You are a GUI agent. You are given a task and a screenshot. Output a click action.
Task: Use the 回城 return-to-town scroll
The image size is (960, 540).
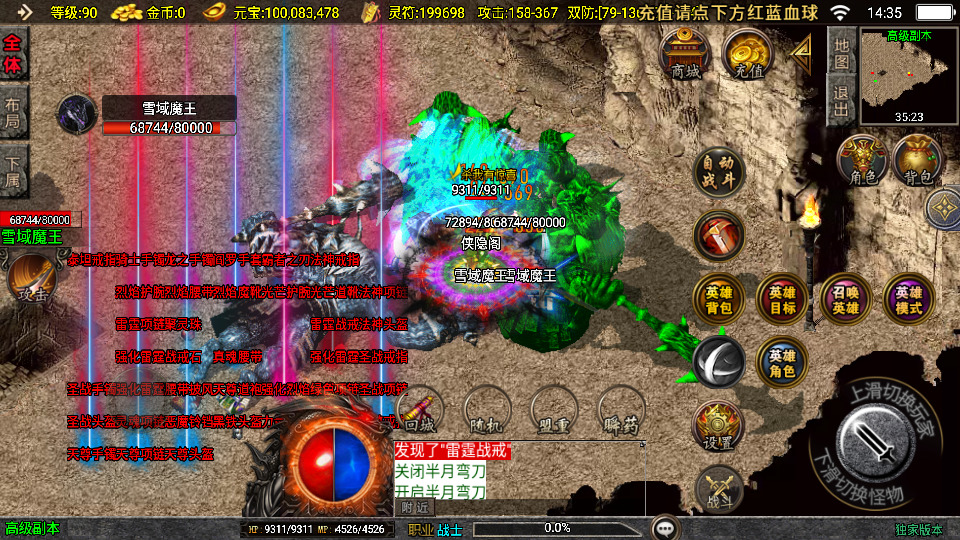tap(421, 410)
